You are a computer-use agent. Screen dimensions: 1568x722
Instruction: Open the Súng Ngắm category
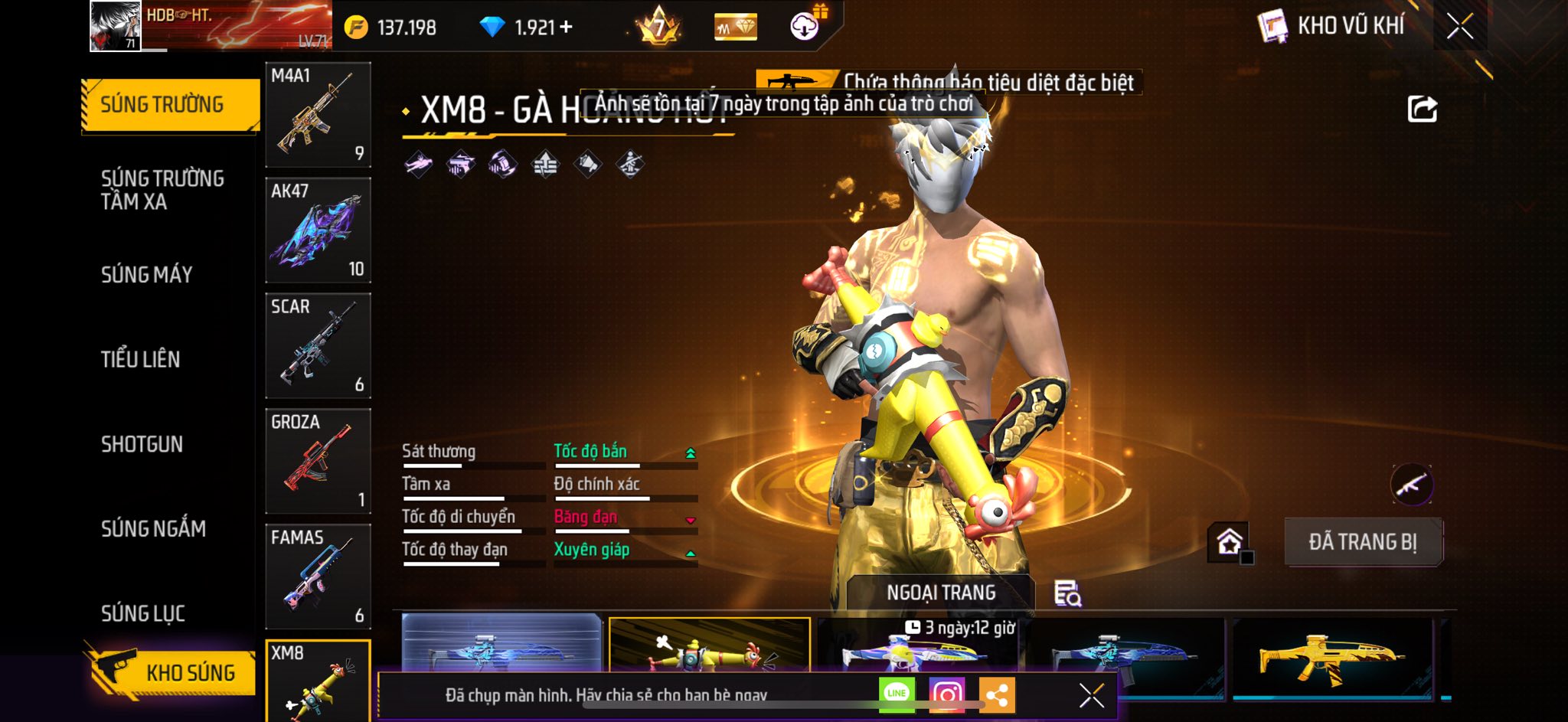(x=153, y=529)
